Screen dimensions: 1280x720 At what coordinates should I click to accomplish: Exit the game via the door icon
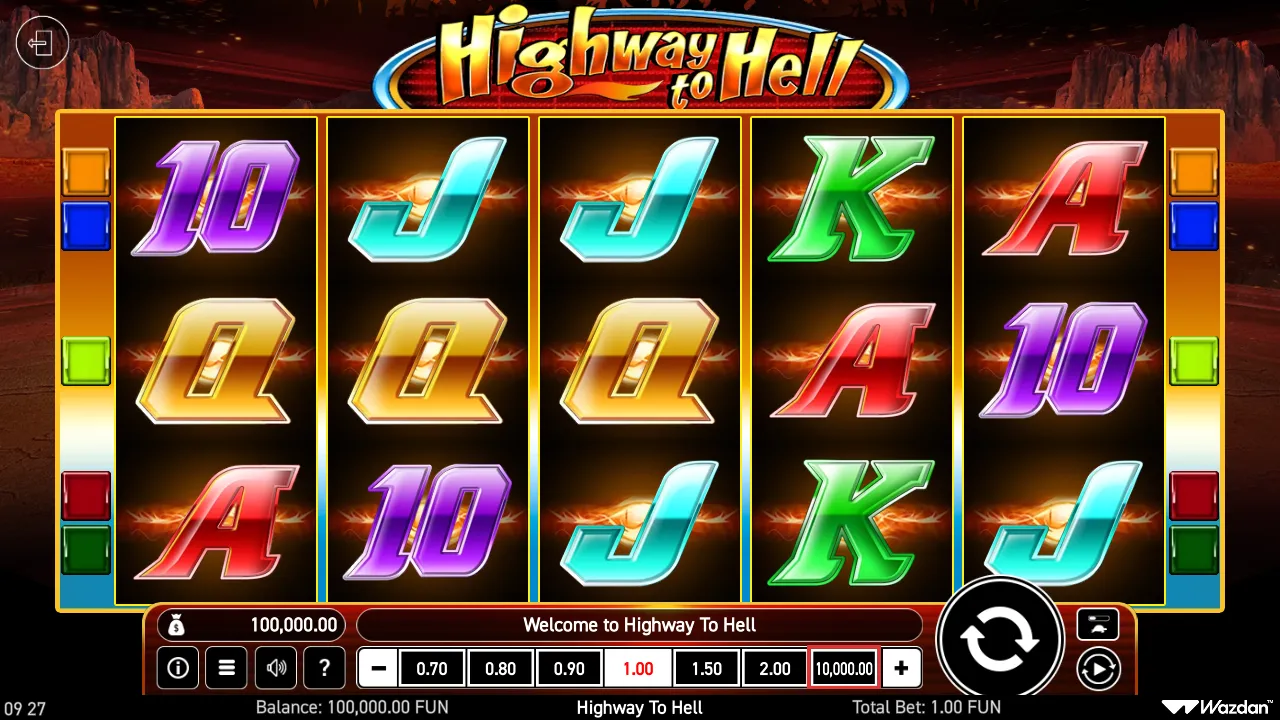coord(41,44)
